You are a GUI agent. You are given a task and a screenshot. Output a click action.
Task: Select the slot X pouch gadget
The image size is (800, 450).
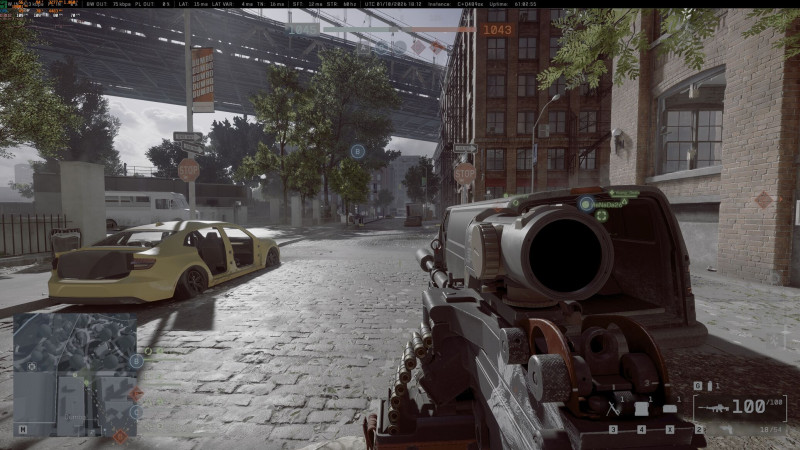click(669, 409)
